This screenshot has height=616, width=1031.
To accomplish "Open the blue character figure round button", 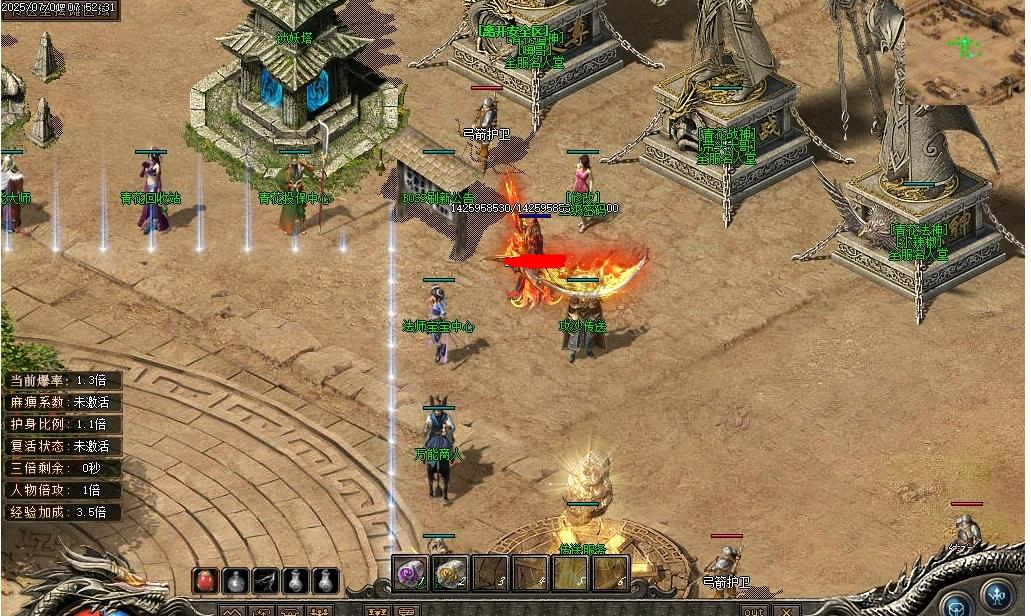I will (995, 592).
